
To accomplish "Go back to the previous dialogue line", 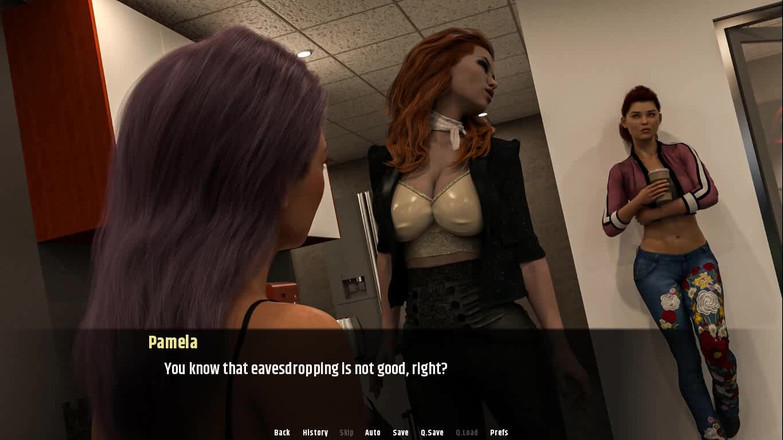I will click(282, 432).
